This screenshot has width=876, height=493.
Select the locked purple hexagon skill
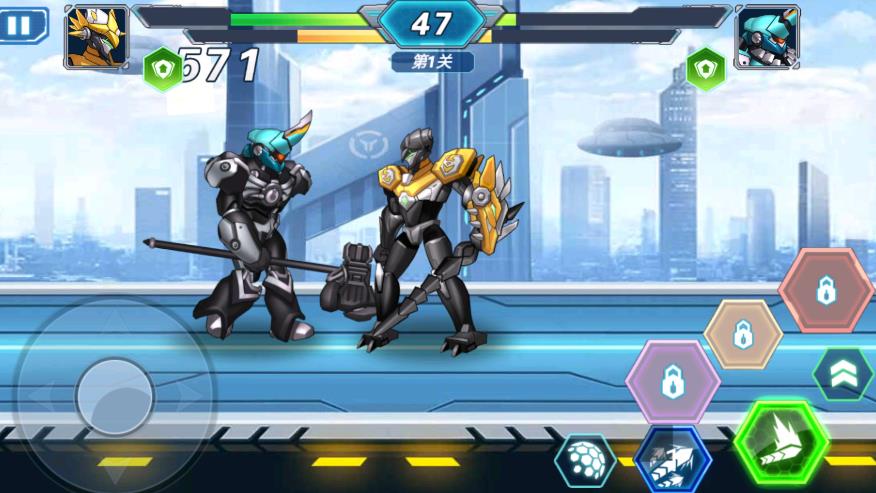click(672, 381)
